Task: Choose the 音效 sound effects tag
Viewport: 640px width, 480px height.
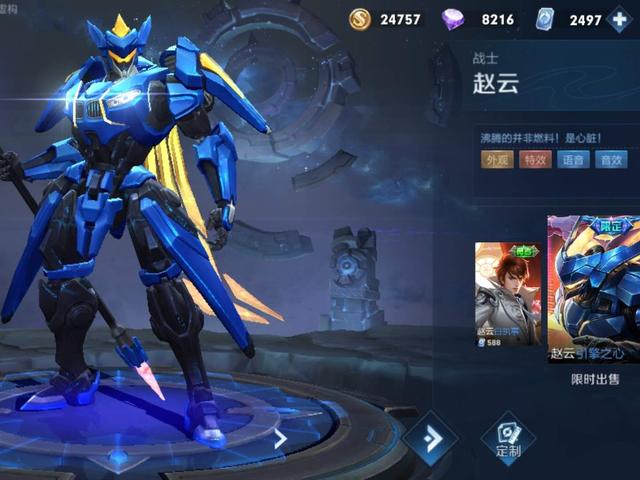Action: (610, 159)
